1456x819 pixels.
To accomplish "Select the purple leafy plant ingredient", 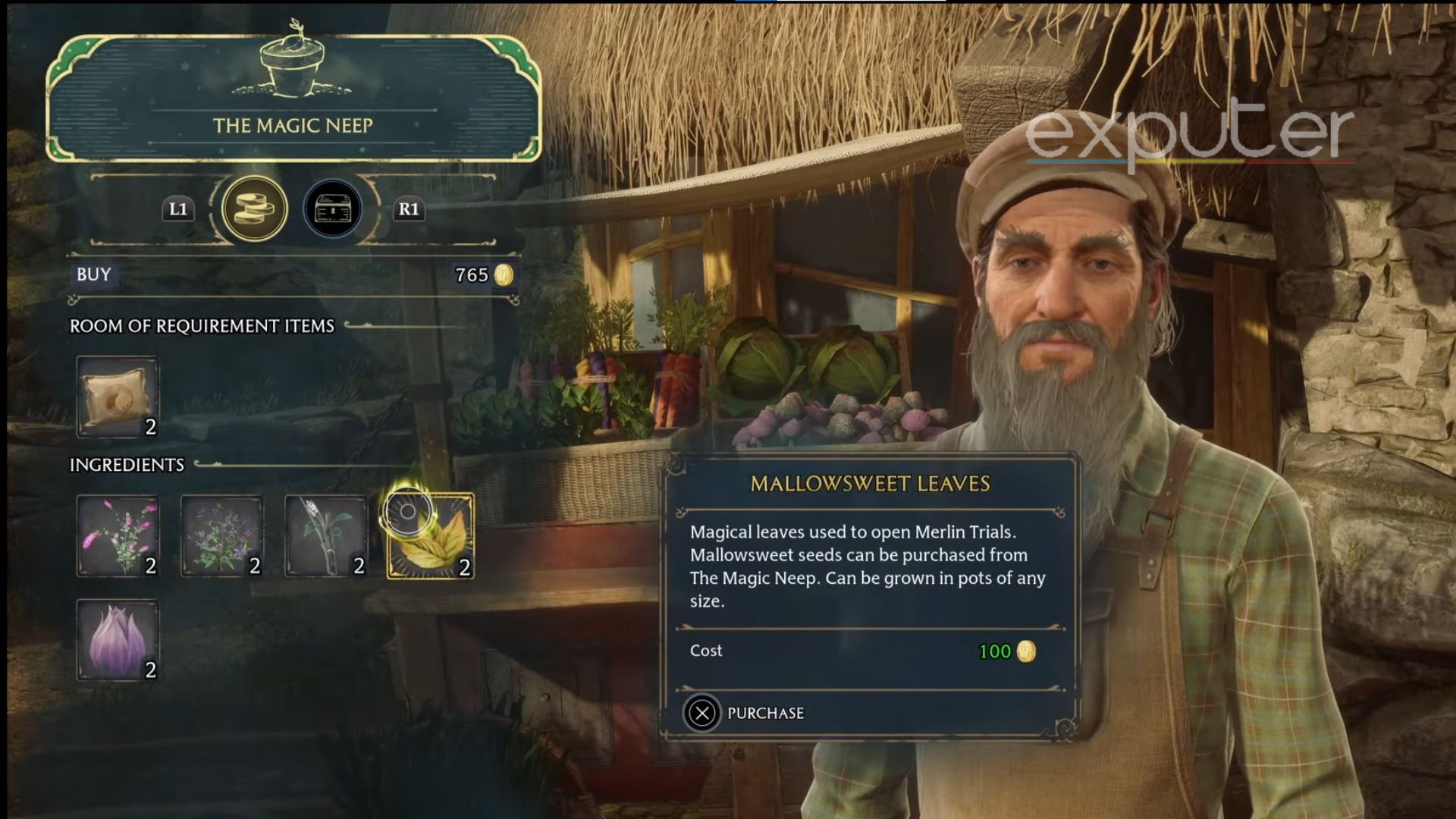I will point(222,535).
